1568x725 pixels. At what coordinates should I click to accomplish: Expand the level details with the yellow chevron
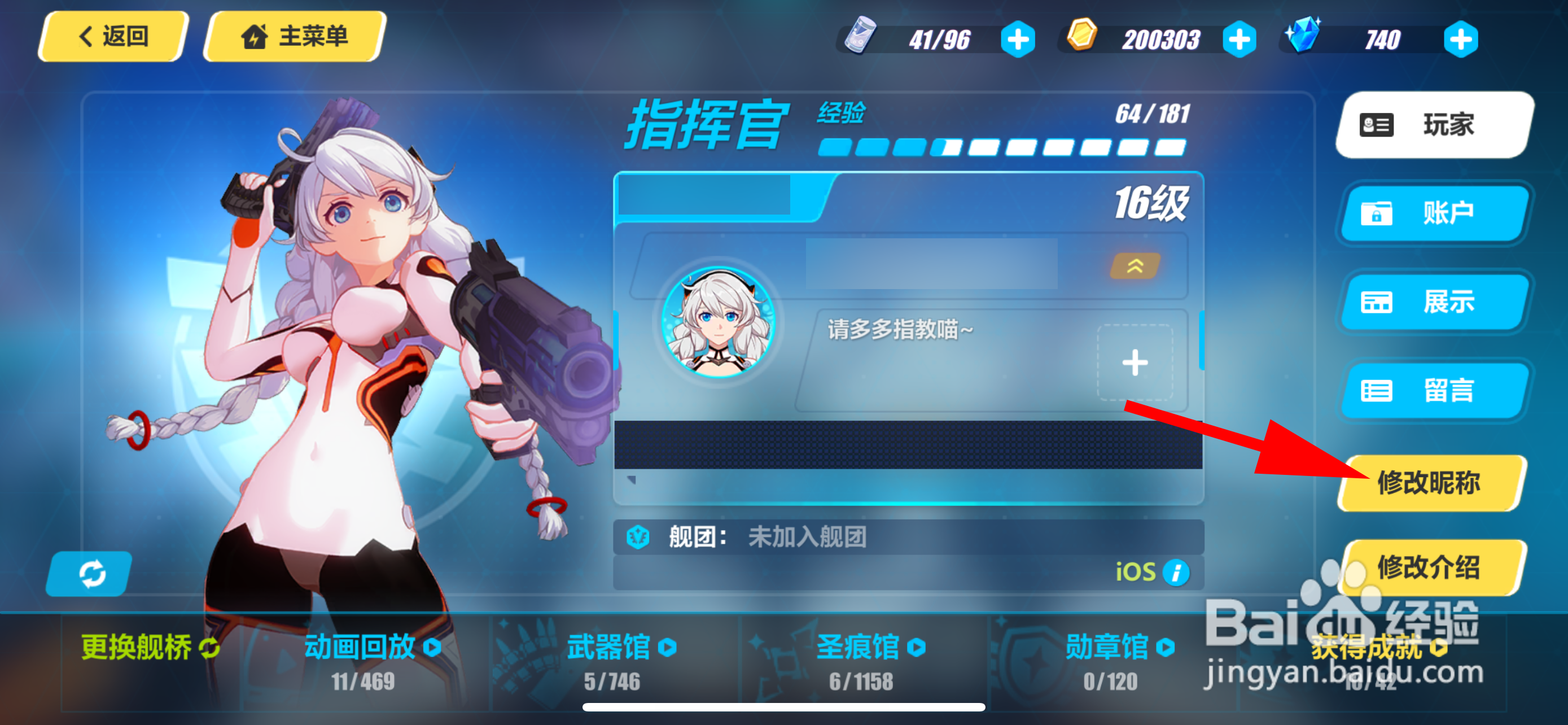tap(1135, 266)
